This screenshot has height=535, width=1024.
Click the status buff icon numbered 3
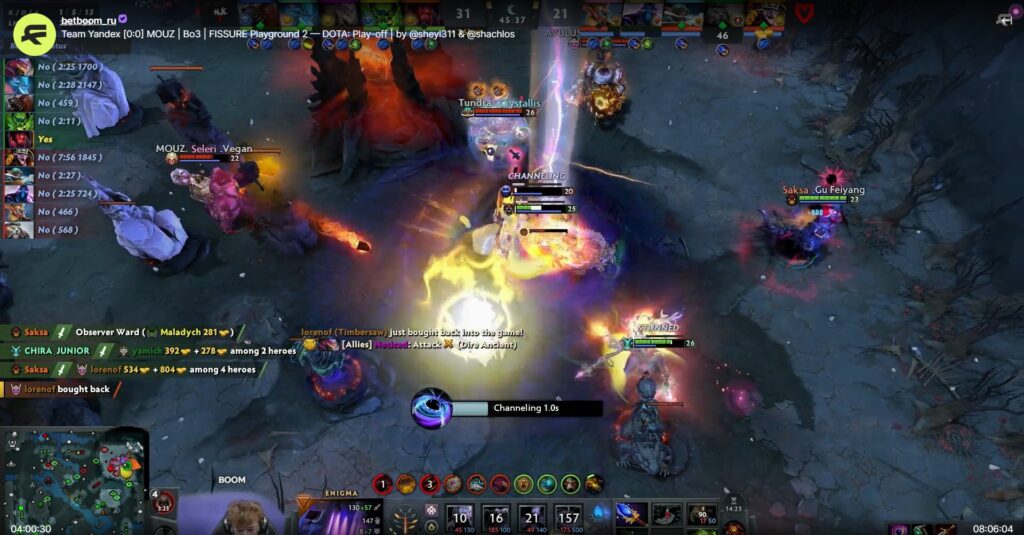(x=430, y=484)
